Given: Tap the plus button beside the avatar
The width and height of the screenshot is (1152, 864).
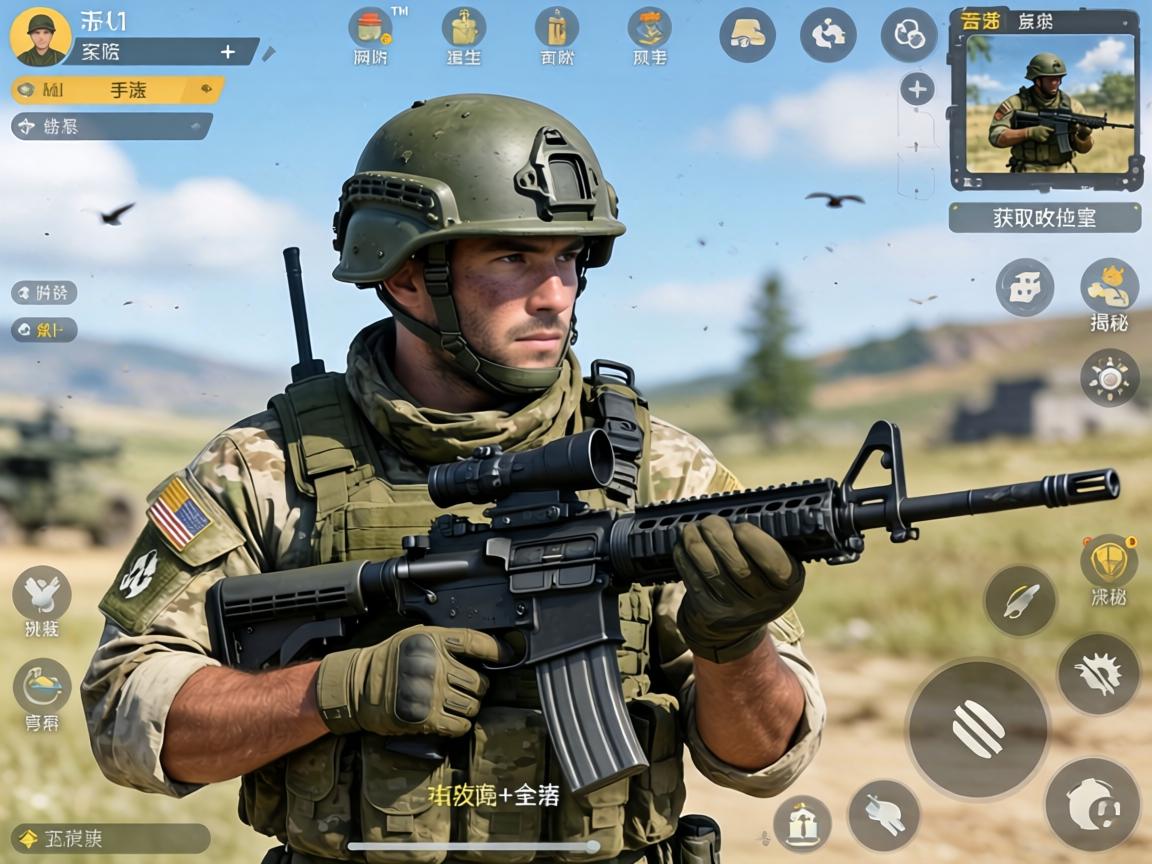Looking at the screenshot, I should point(228,52).
